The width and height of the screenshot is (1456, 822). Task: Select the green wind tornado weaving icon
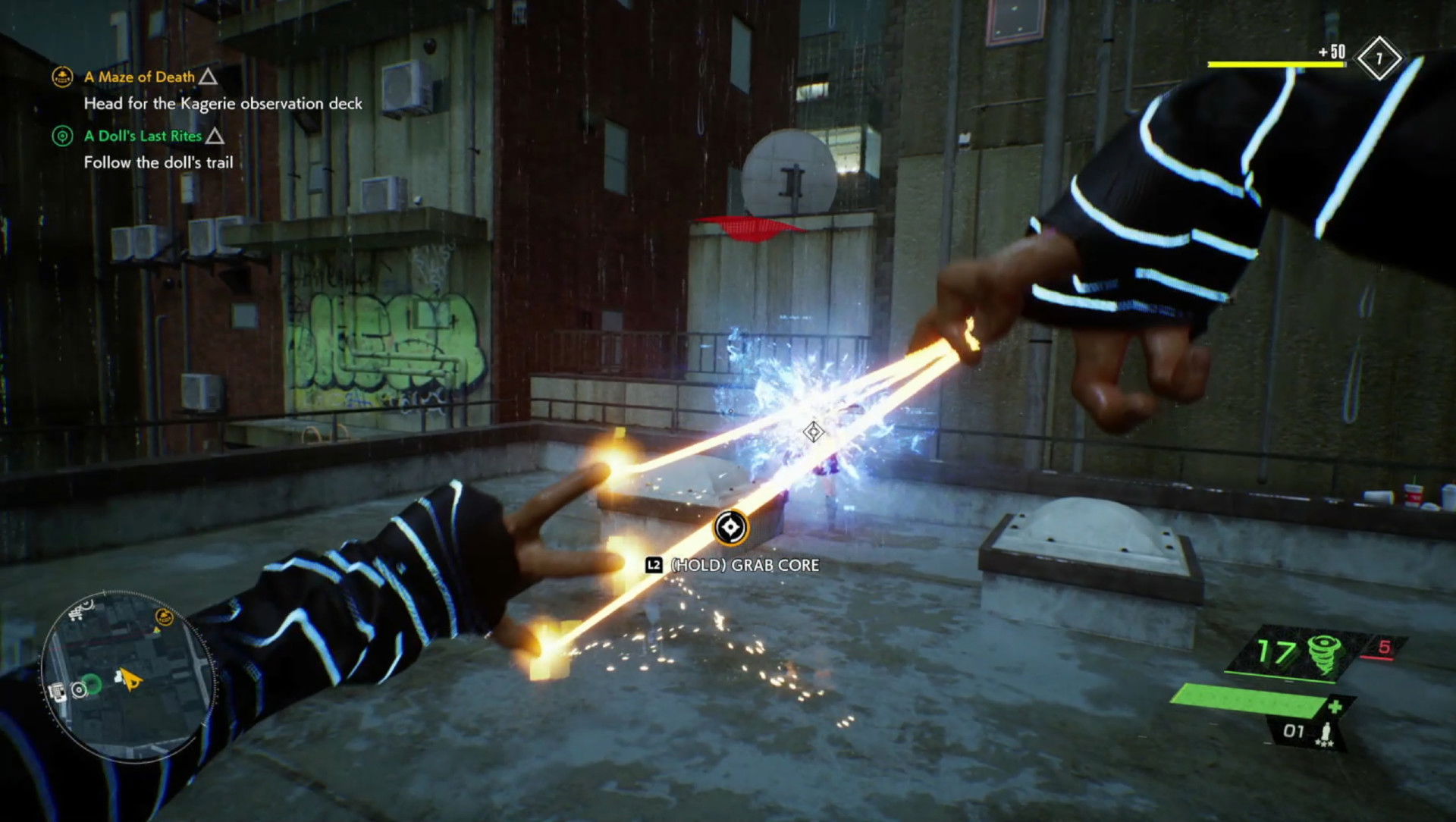tap(1325, 654)
